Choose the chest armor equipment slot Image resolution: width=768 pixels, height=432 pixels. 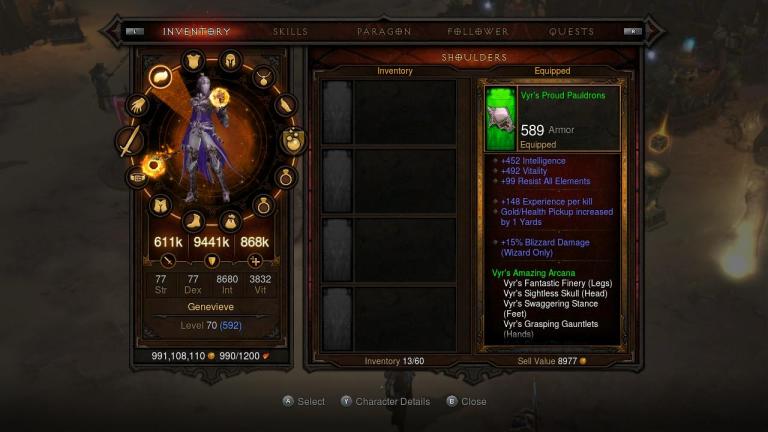point(195,61)
